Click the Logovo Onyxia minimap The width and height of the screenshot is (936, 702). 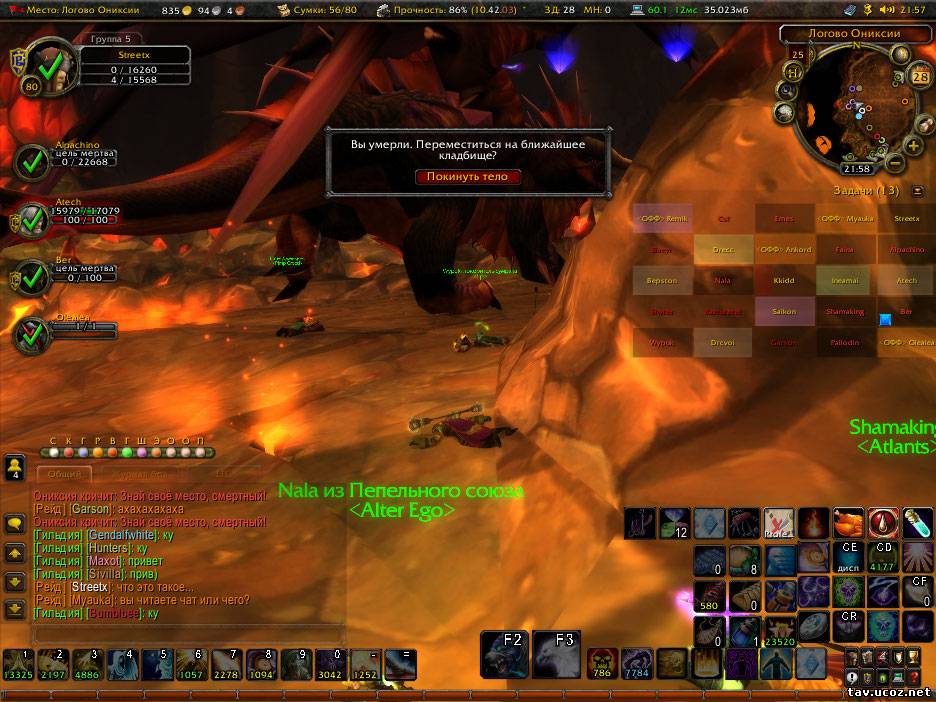point(855,105)
